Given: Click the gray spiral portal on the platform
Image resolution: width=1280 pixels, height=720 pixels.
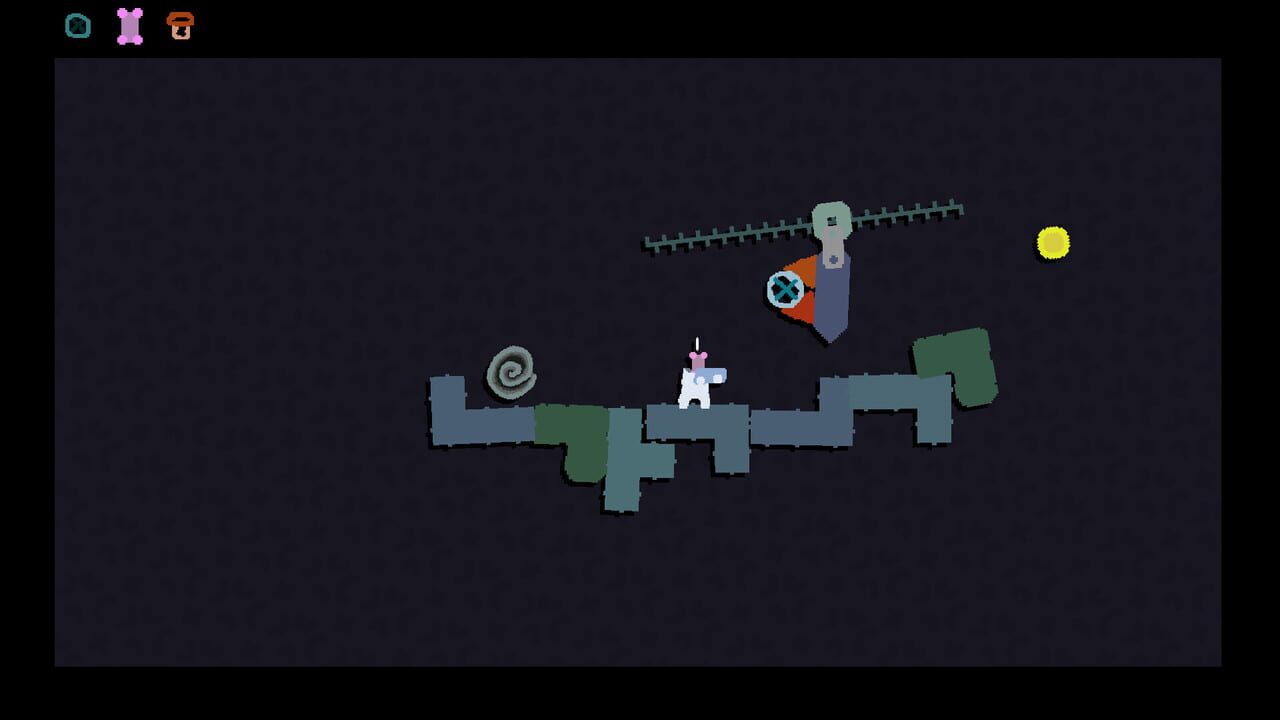Looking at the screenshot, I should pos(512,373).
